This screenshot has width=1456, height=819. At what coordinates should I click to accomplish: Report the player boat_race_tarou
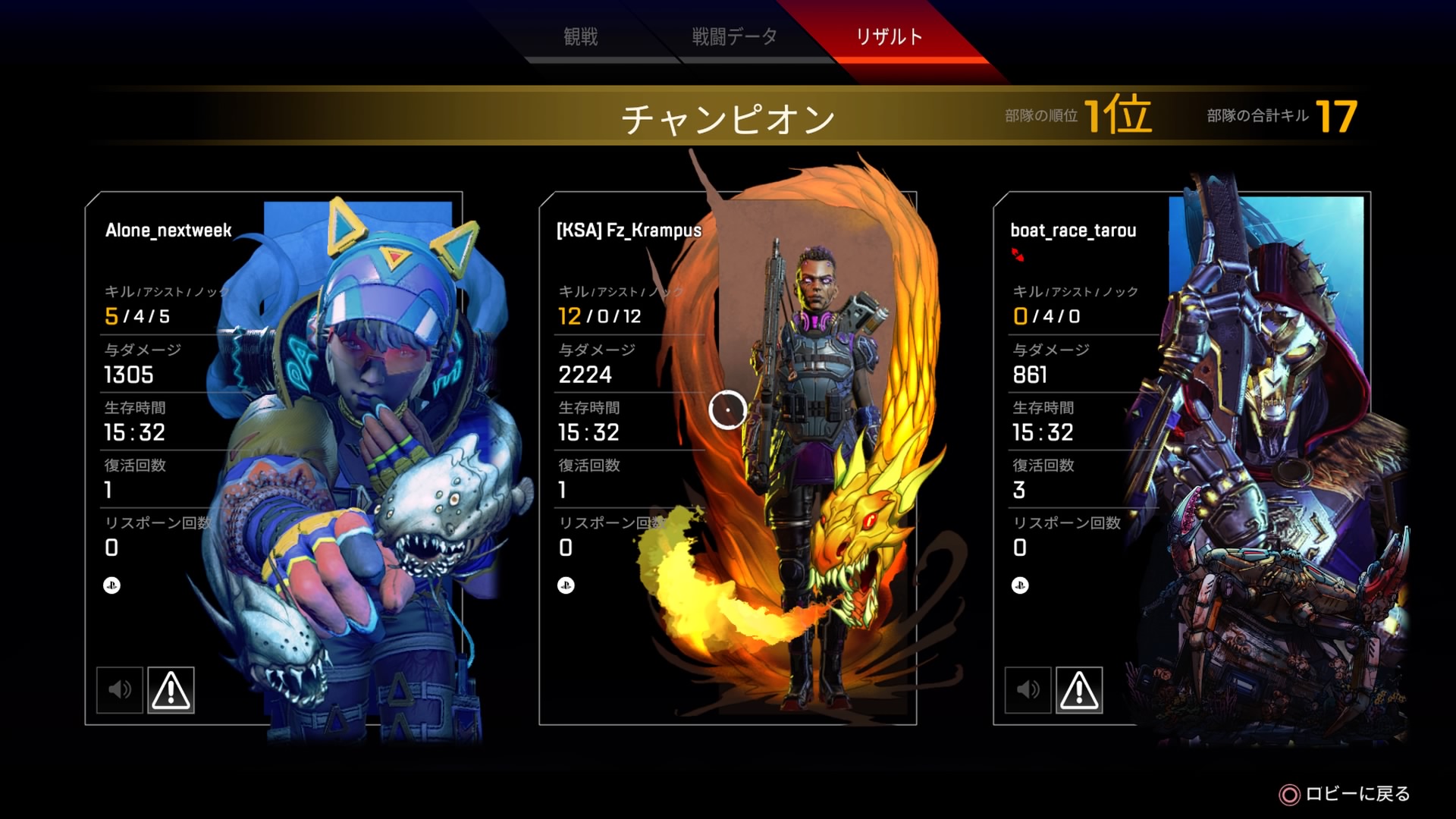click(x=1079, y=689)
